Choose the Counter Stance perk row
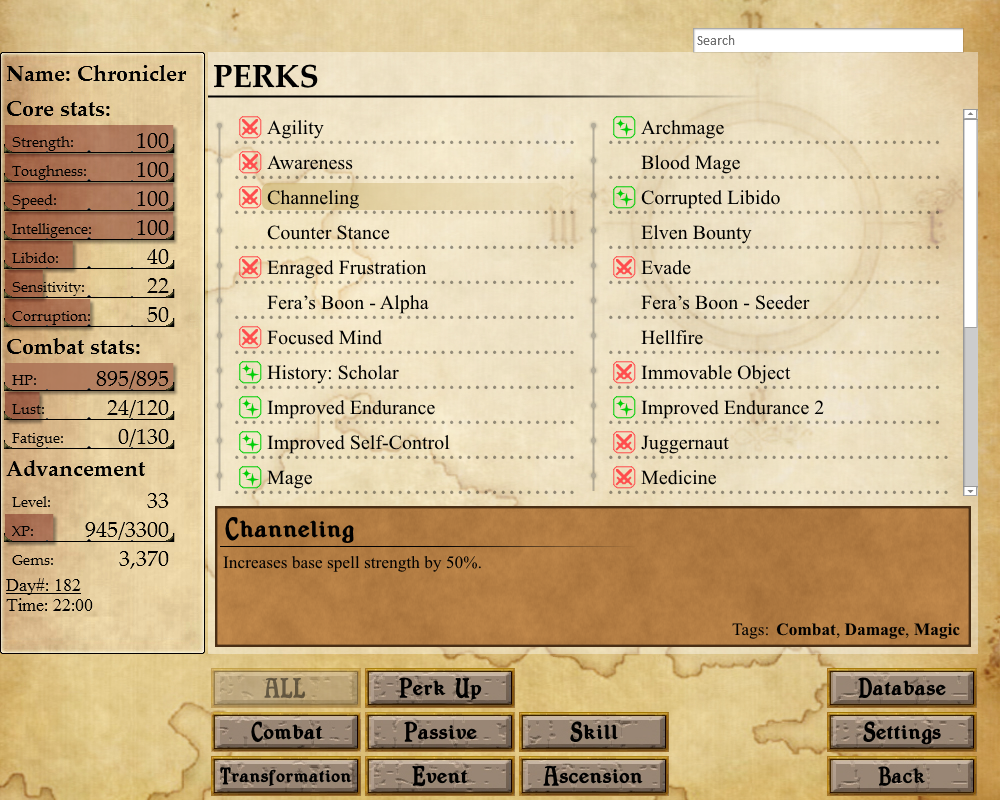 point(328,233)
